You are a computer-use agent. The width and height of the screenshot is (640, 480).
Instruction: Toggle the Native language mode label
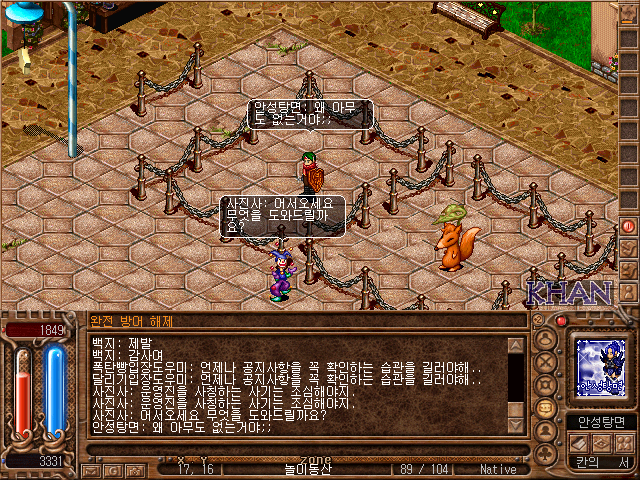click(x=498, y=469)
